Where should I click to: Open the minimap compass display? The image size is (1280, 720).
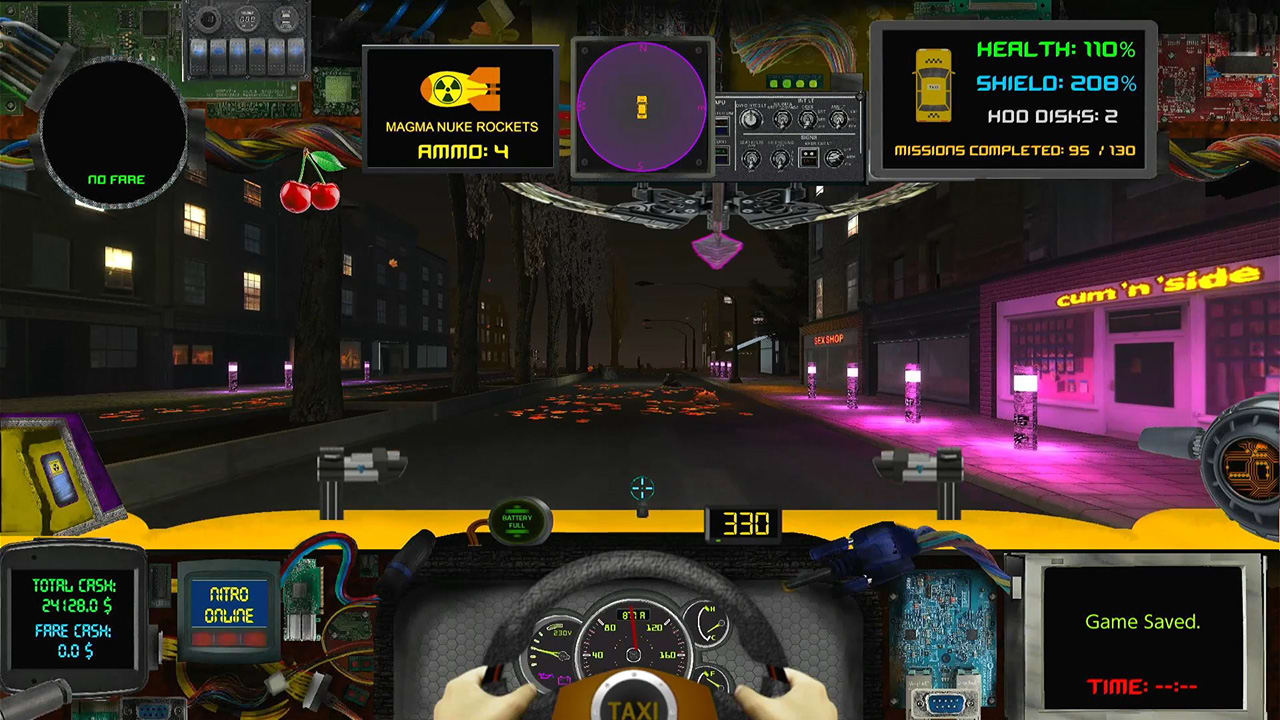(x=641, y=105)
